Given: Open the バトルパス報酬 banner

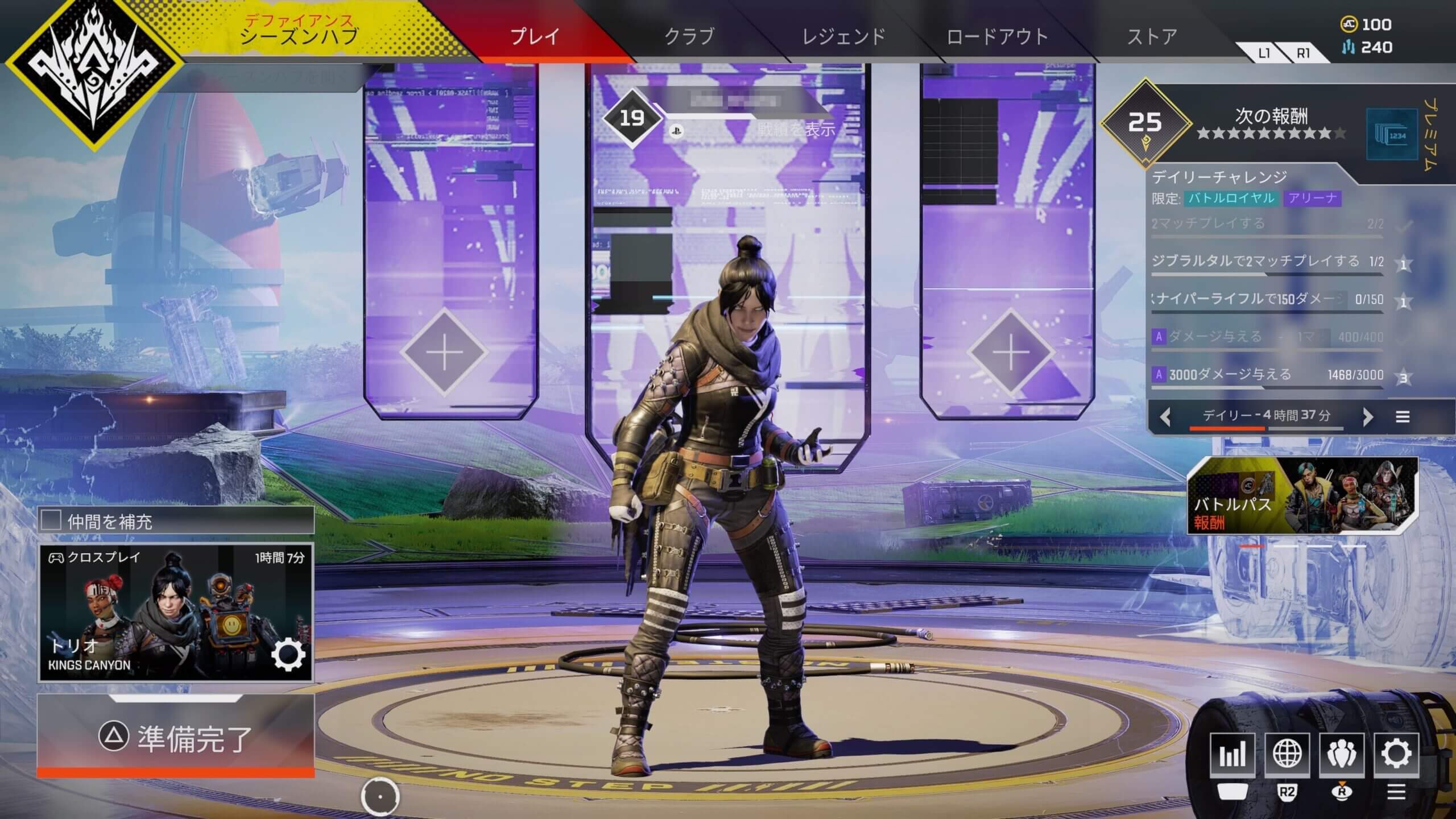Looking at the screenshot, I should tap(1302, 496).
